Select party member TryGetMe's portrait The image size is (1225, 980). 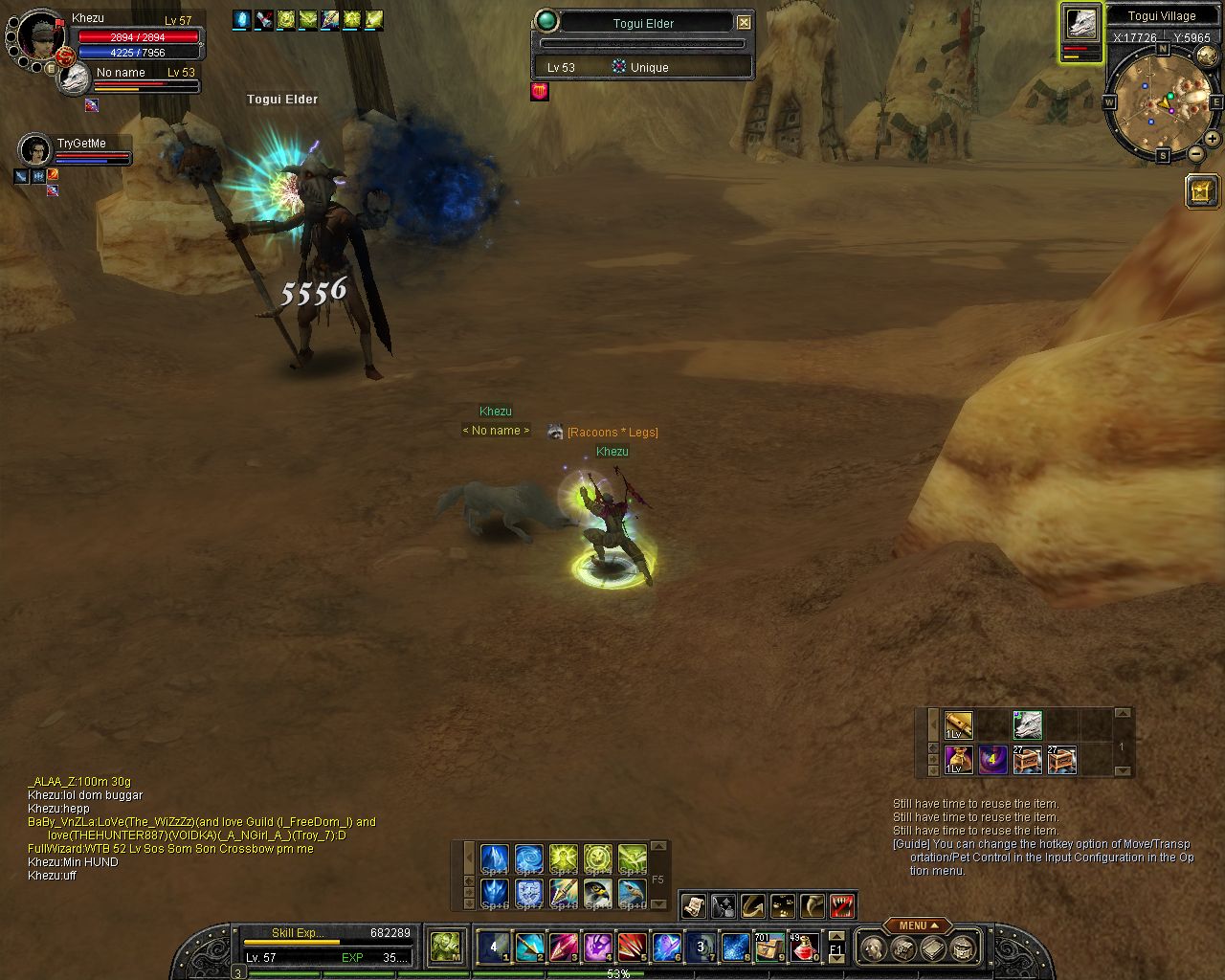tap(34, 150)
